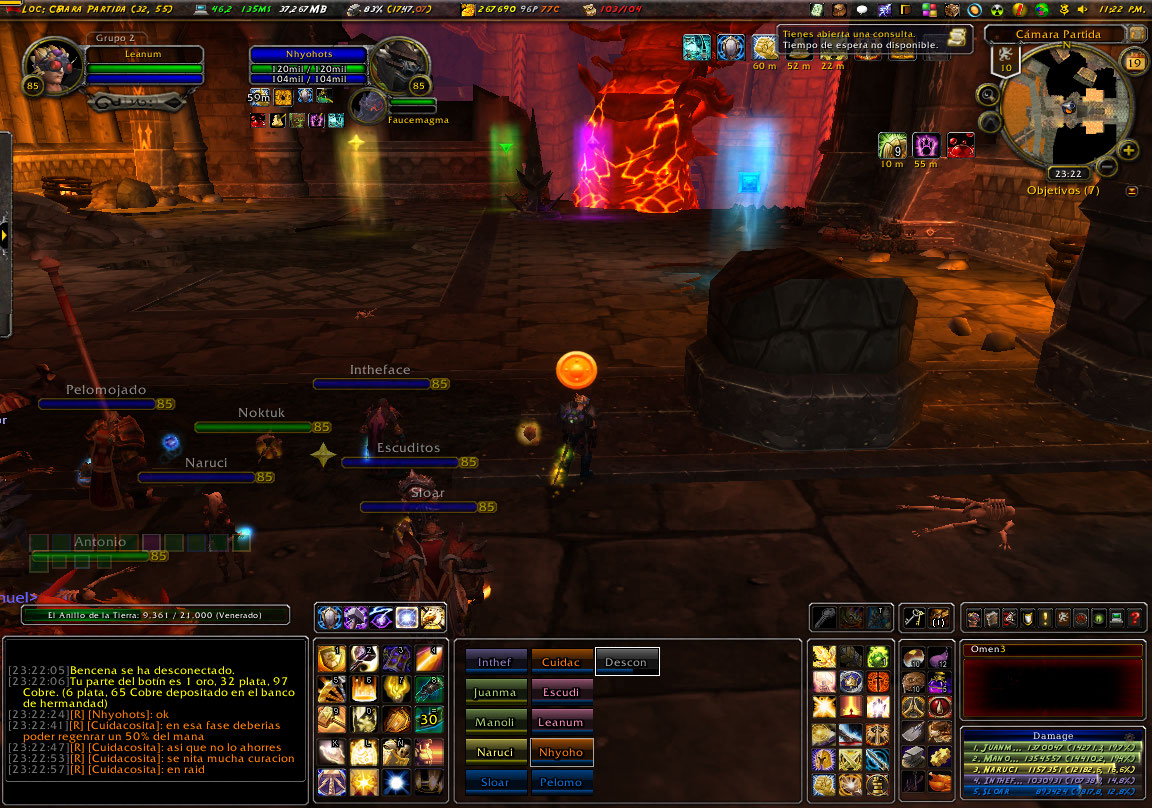The image size is (1152, 808).
Task: Open the world map button beside Cámara Partida
Action: [1138, 34]
